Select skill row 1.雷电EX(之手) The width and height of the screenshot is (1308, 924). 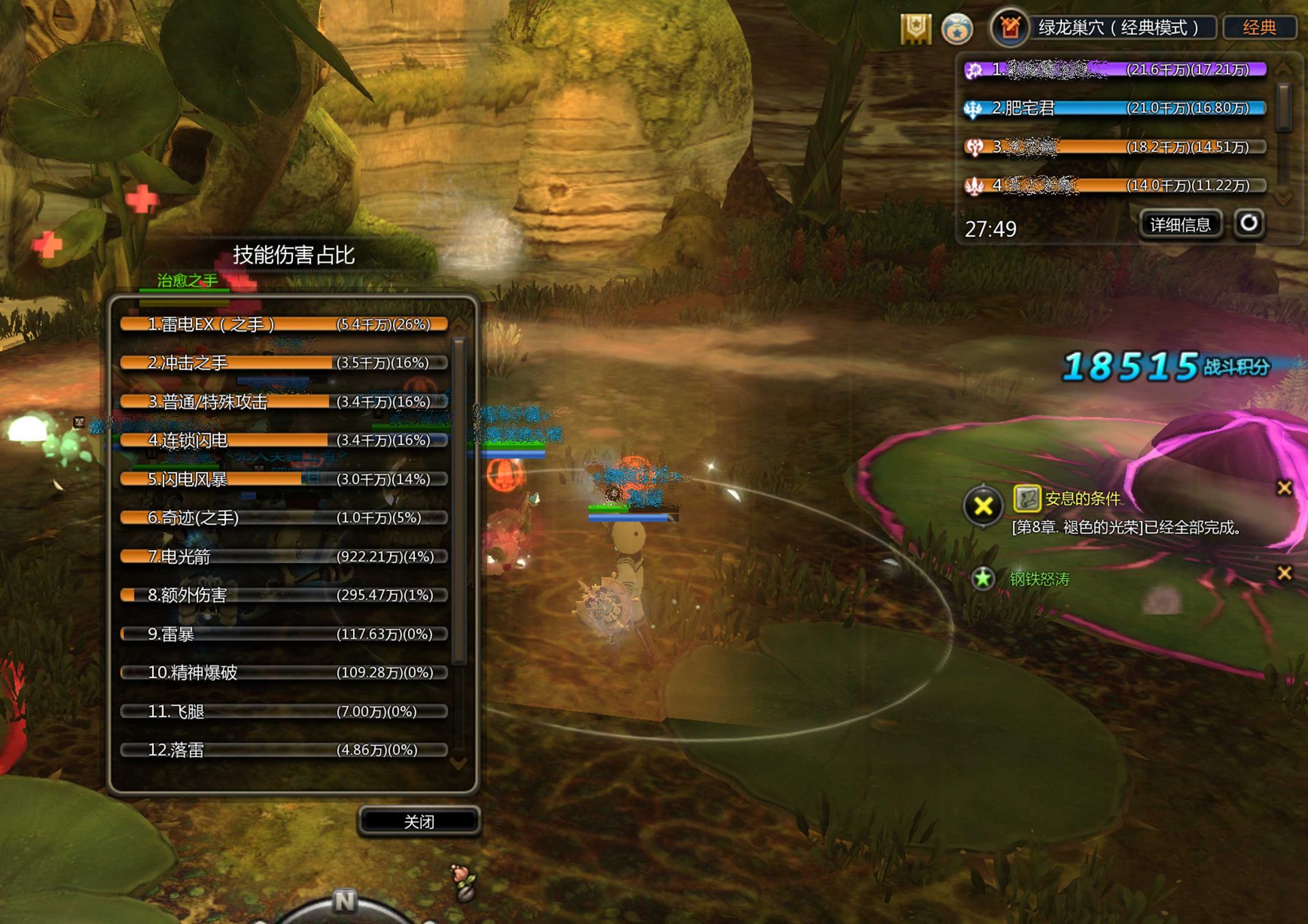283,325
